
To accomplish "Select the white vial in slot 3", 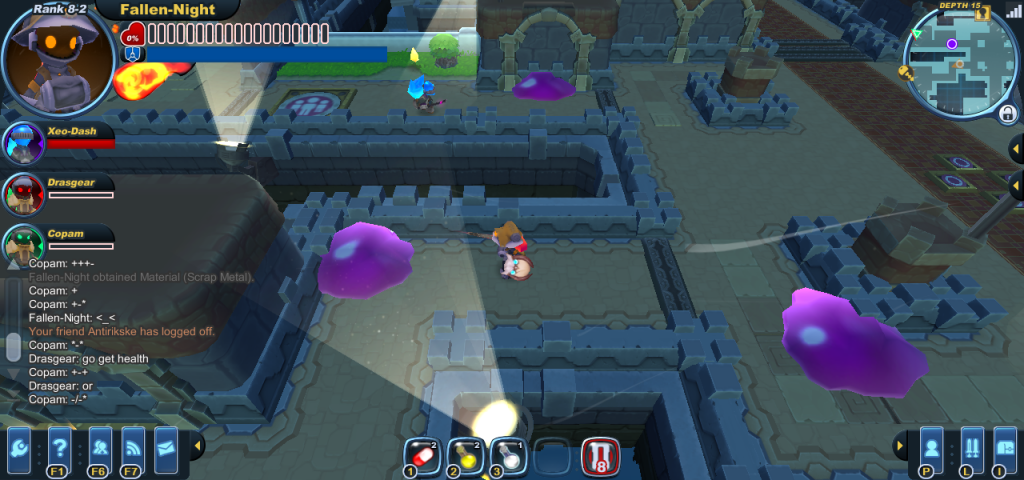I will point(508,455).
